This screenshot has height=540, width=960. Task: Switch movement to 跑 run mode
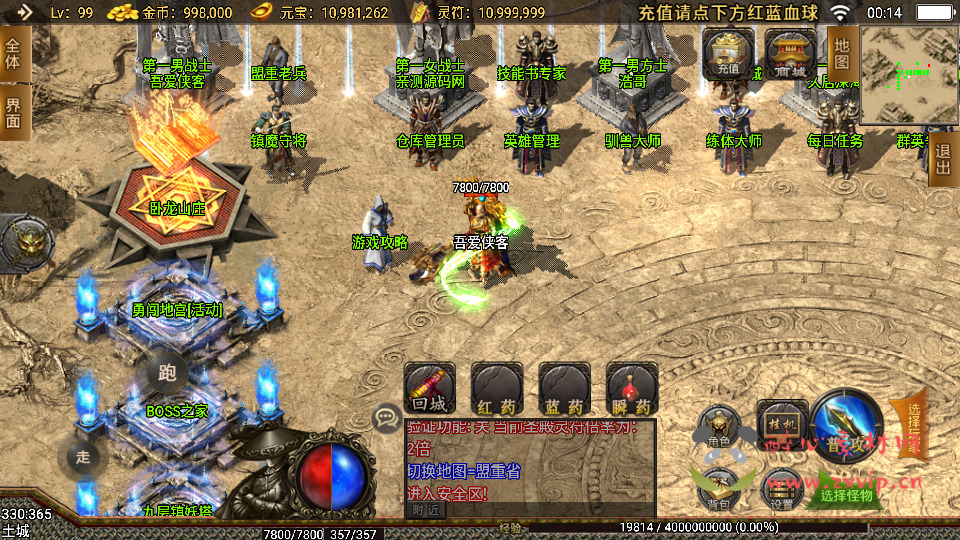(167, 374)
